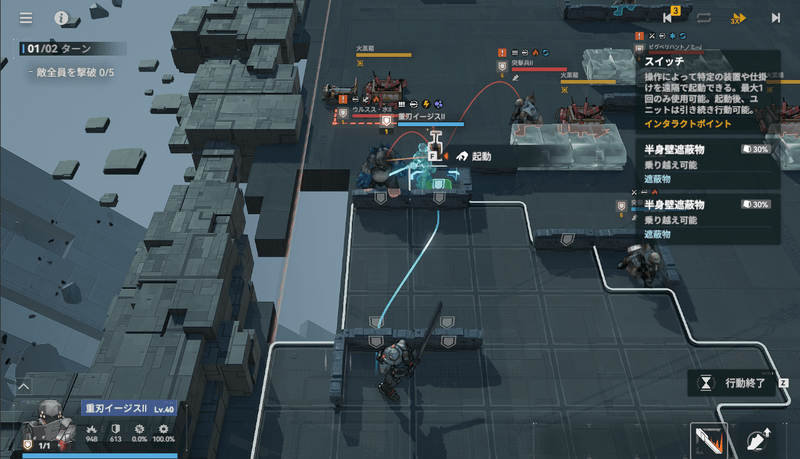Open the info panel icon
This screenshot has width=800, height=459.
tap(61, 18)
